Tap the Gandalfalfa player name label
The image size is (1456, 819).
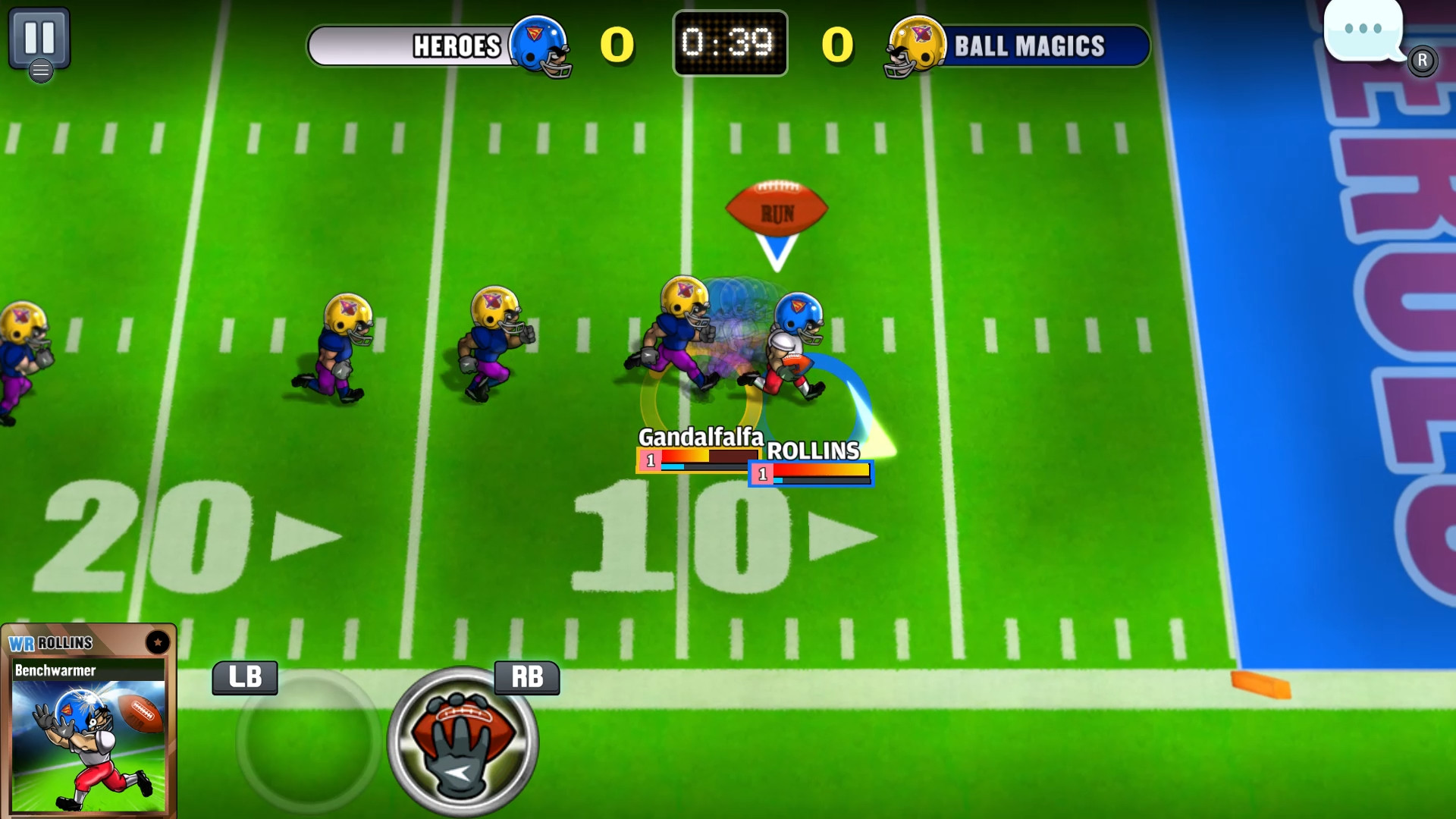(x=701, y=436)
